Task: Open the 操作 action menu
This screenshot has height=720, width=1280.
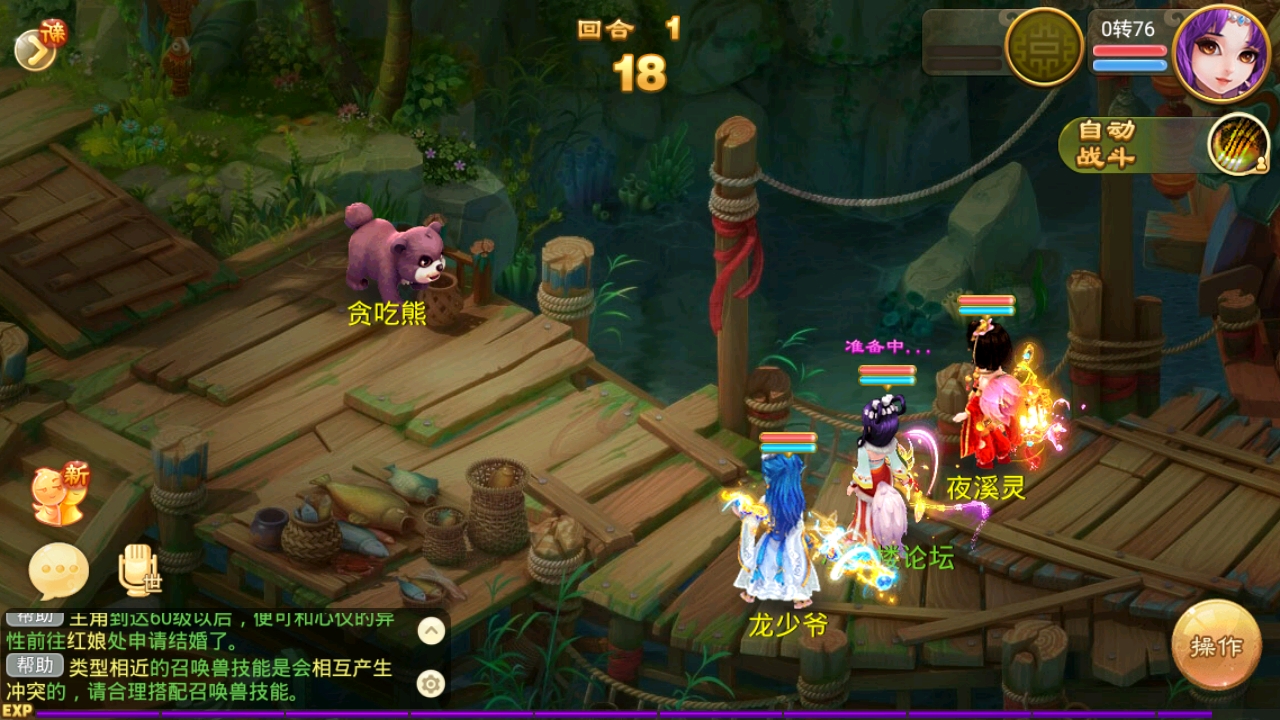Action: (x=1216, y=646)
